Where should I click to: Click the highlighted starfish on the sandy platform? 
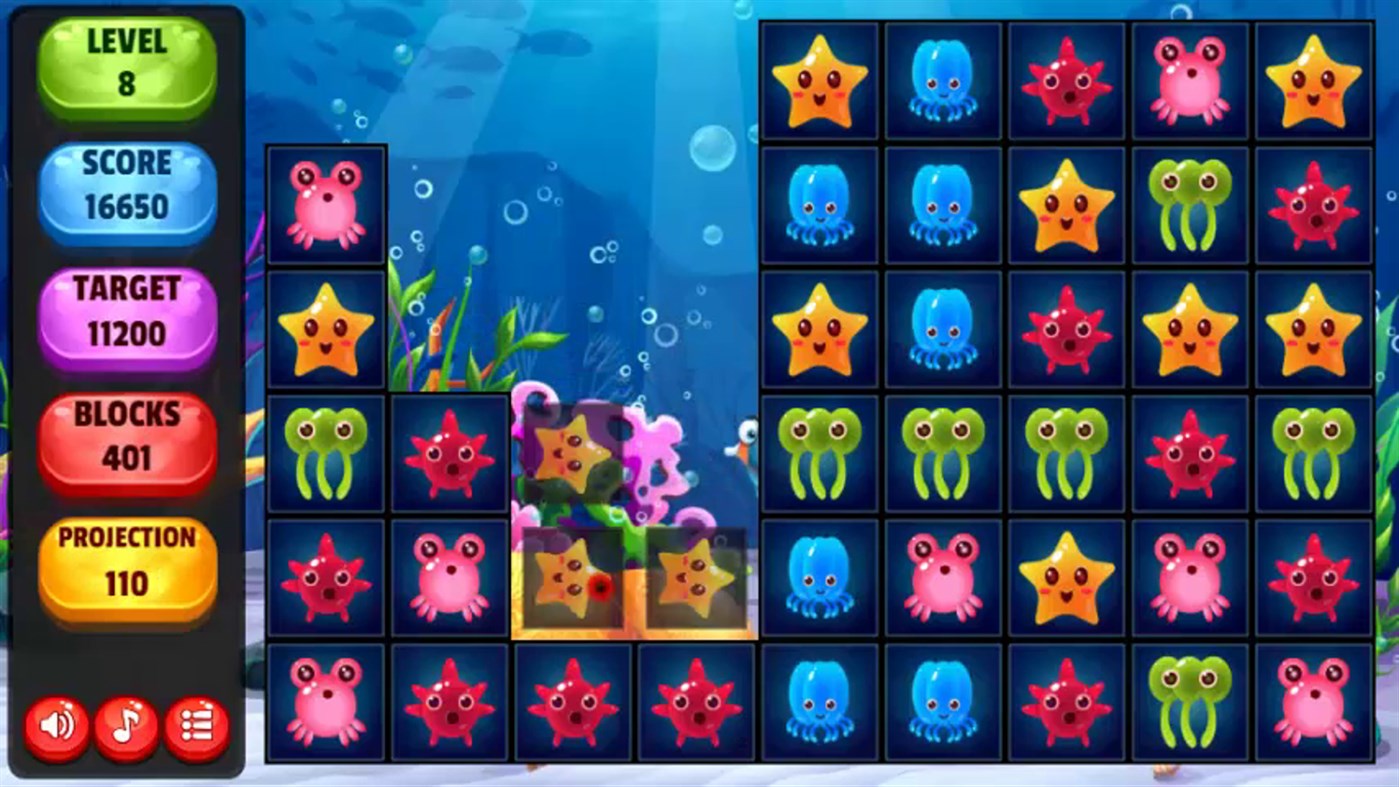(570, 578)
